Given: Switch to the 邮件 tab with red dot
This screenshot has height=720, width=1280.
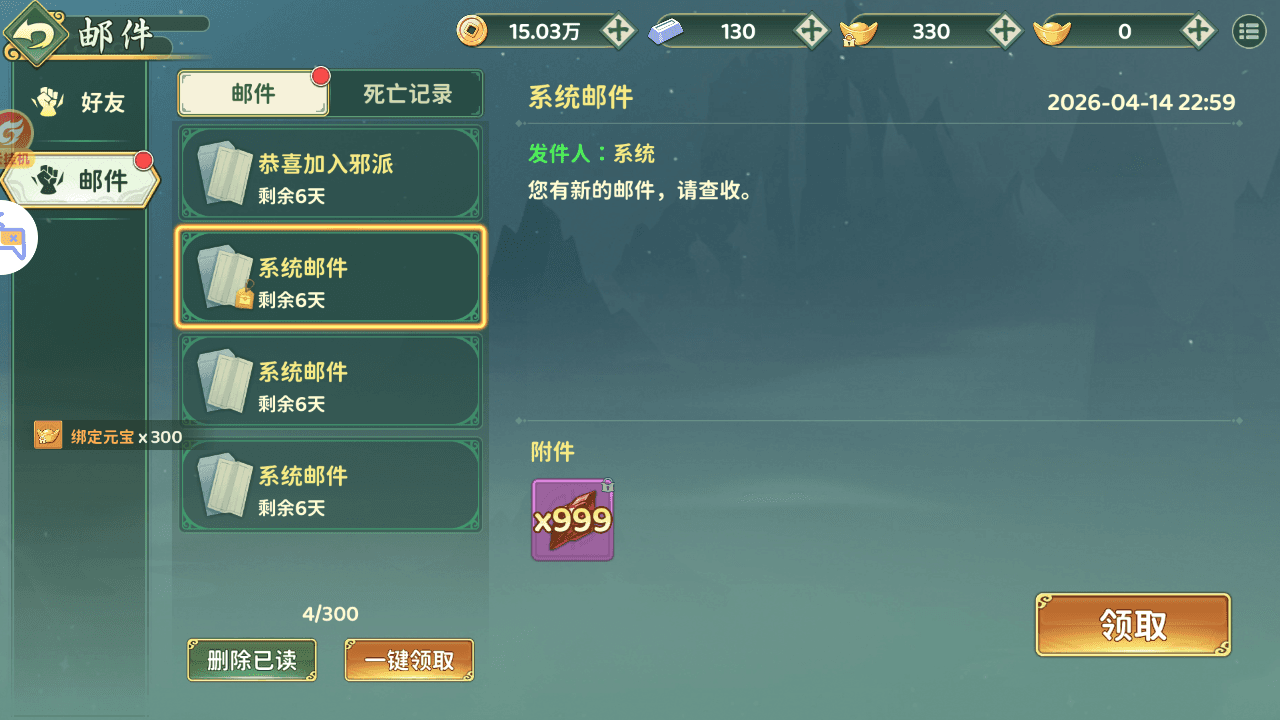Looking at the screenshot, I should pos(253,93).
